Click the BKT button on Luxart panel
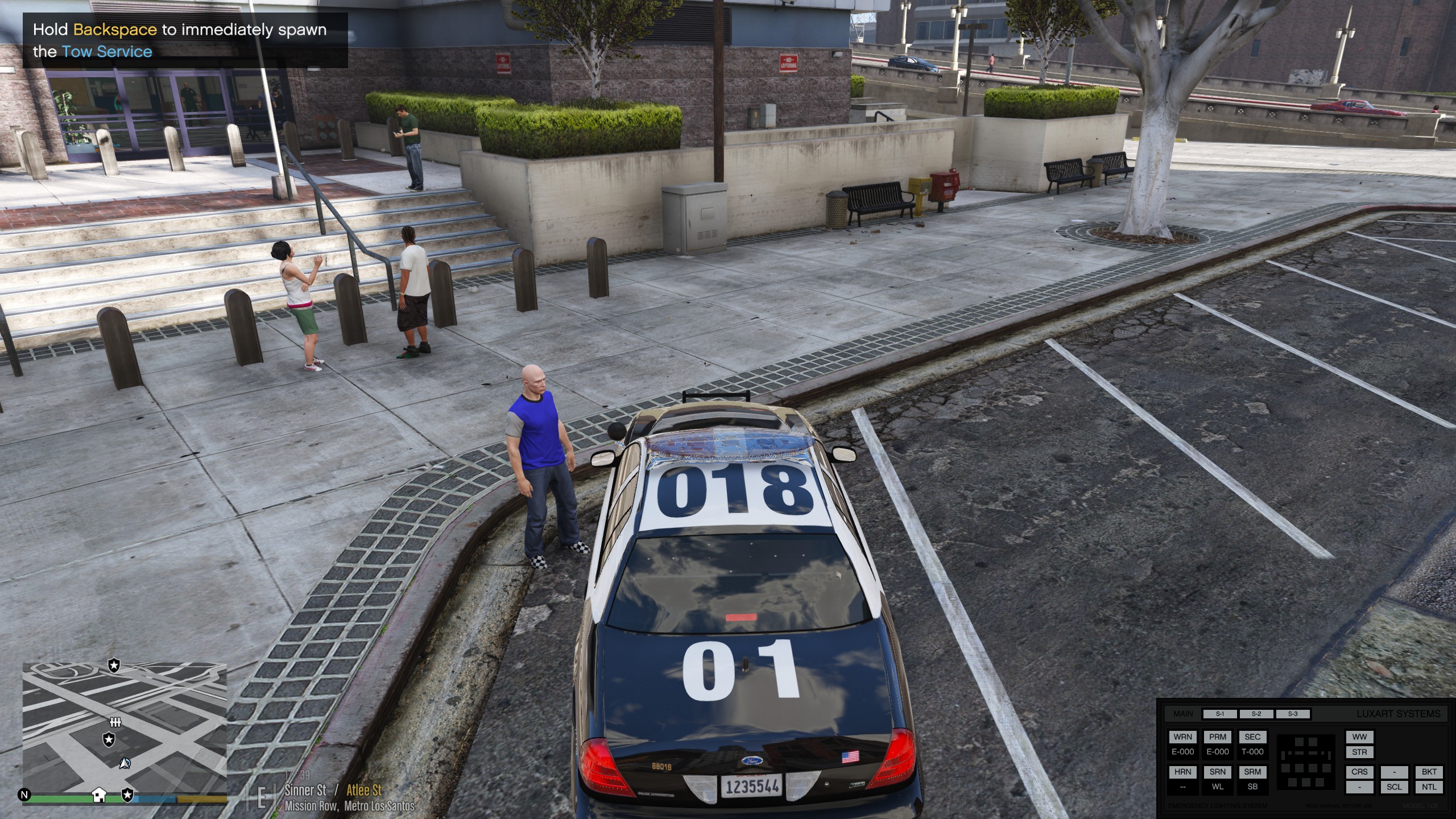1456x819 pixels. pos(1429,772)
